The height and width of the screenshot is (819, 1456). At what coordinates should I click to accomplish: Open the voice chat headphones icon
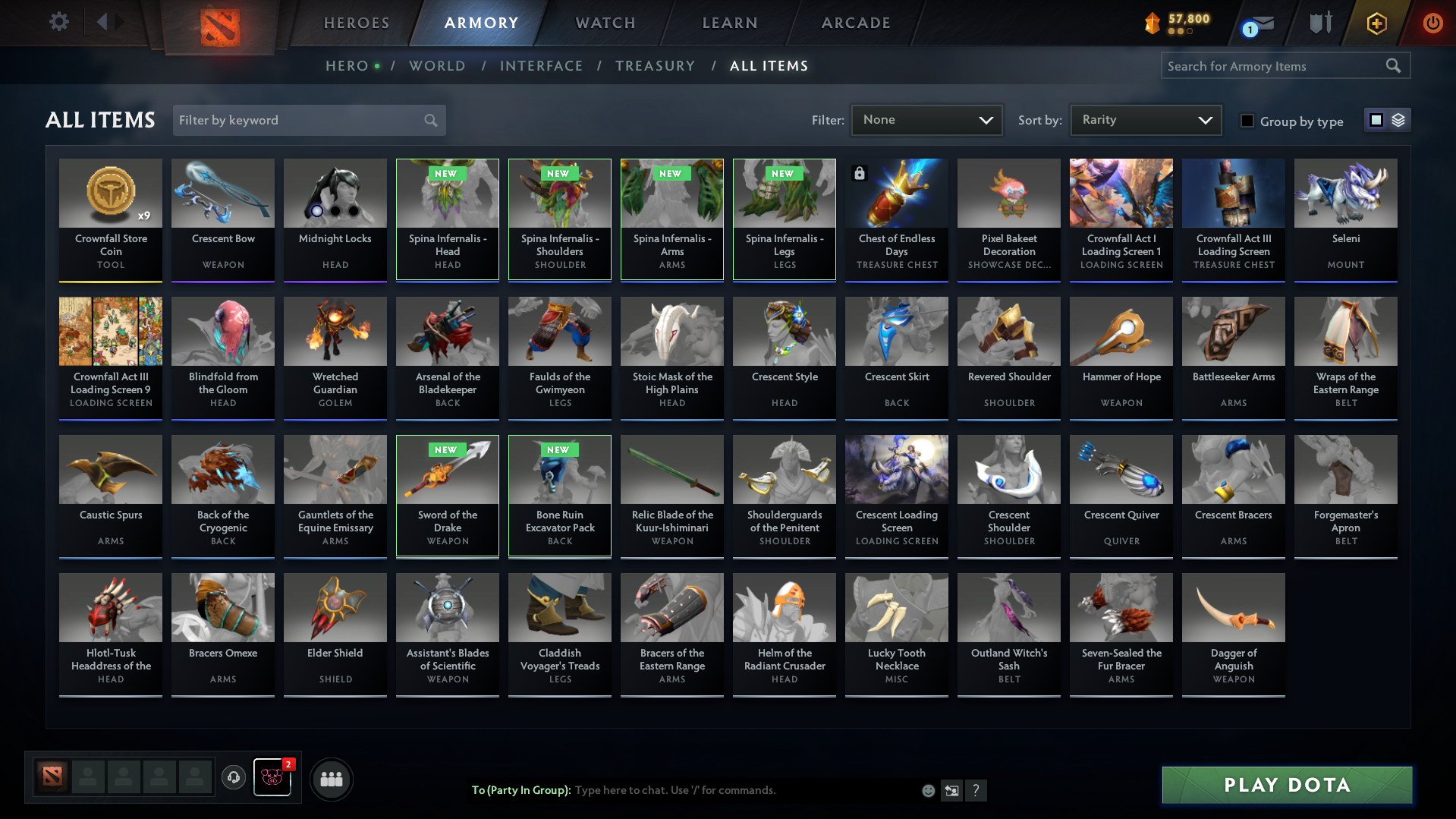pos(234,778)
